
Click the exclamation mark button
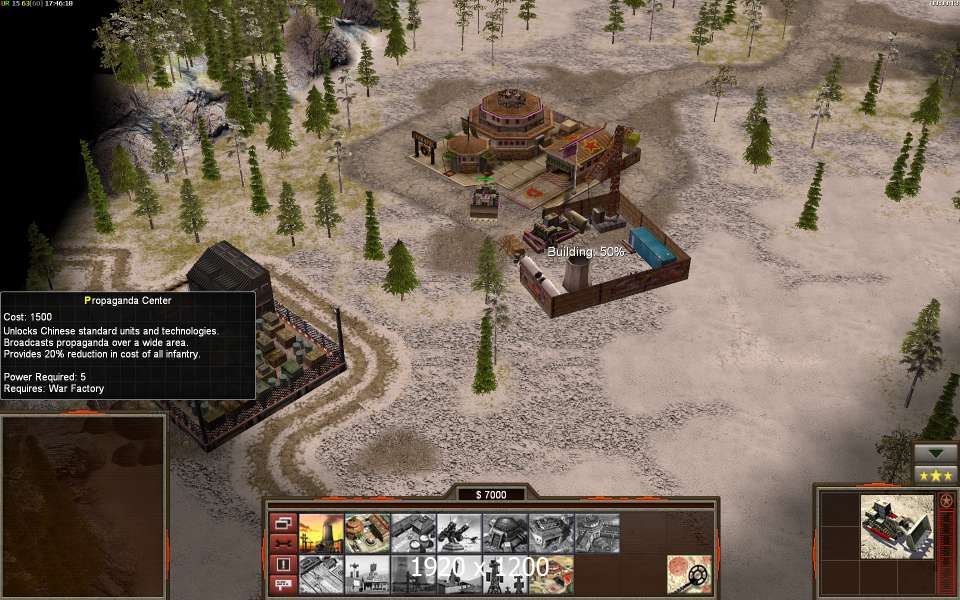(282, 563)
